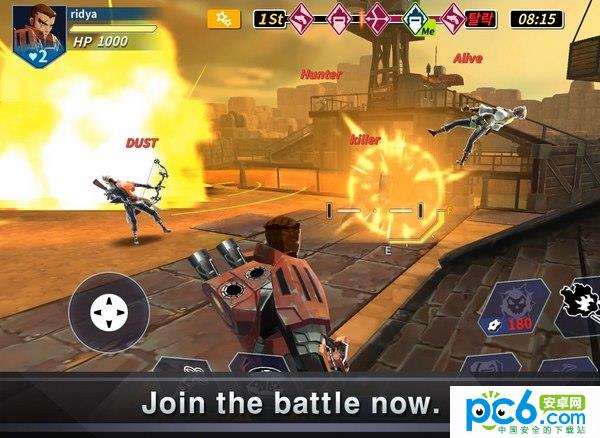Trigger the white explosion skill icon

pyautogui.click(x=579, y=304)
